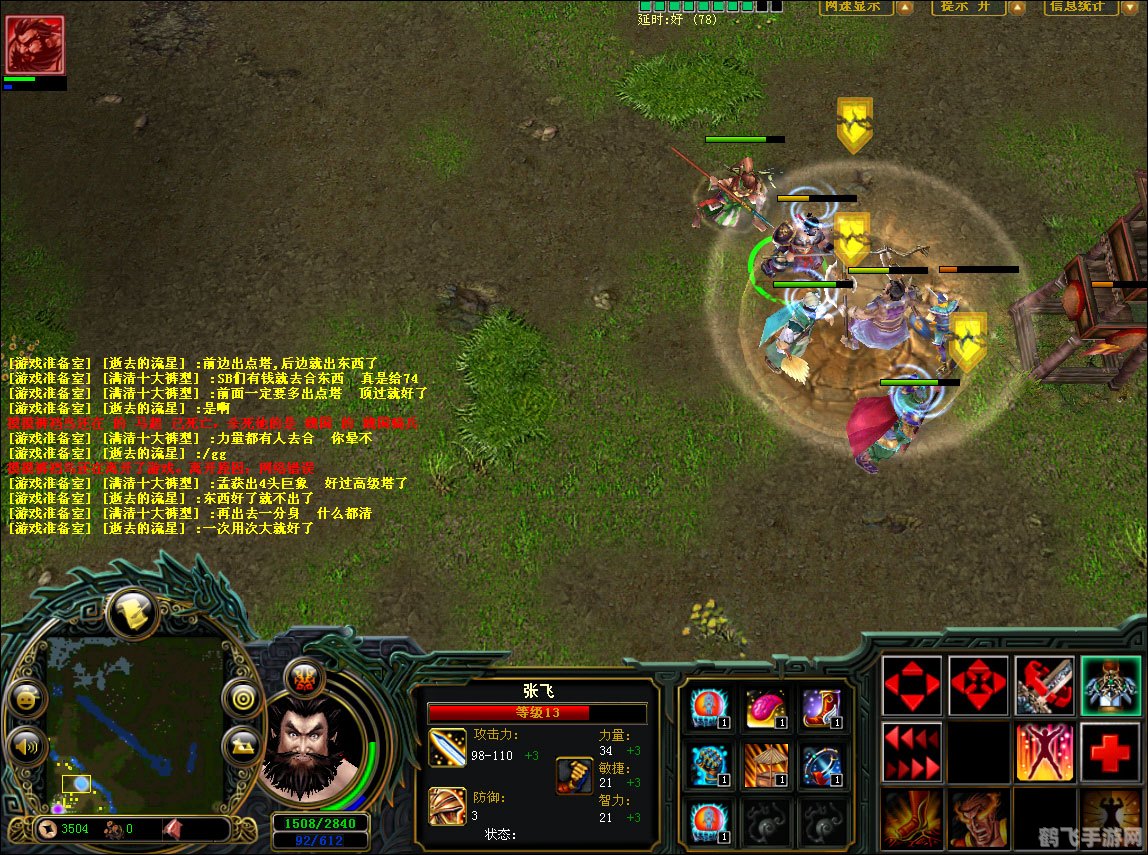Select the blue gauntlet fist item

(x=708, y=764)
